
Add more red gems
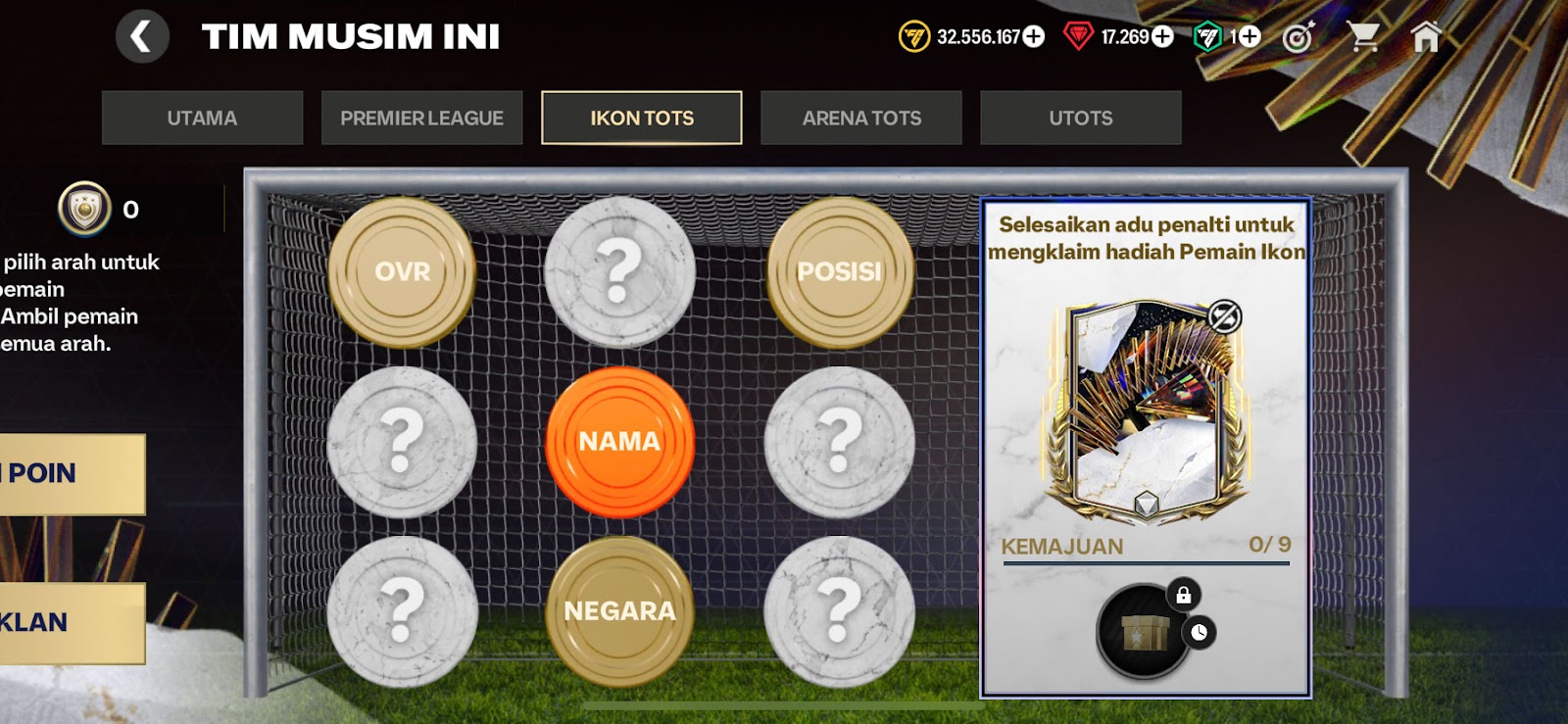[1162, 37]
